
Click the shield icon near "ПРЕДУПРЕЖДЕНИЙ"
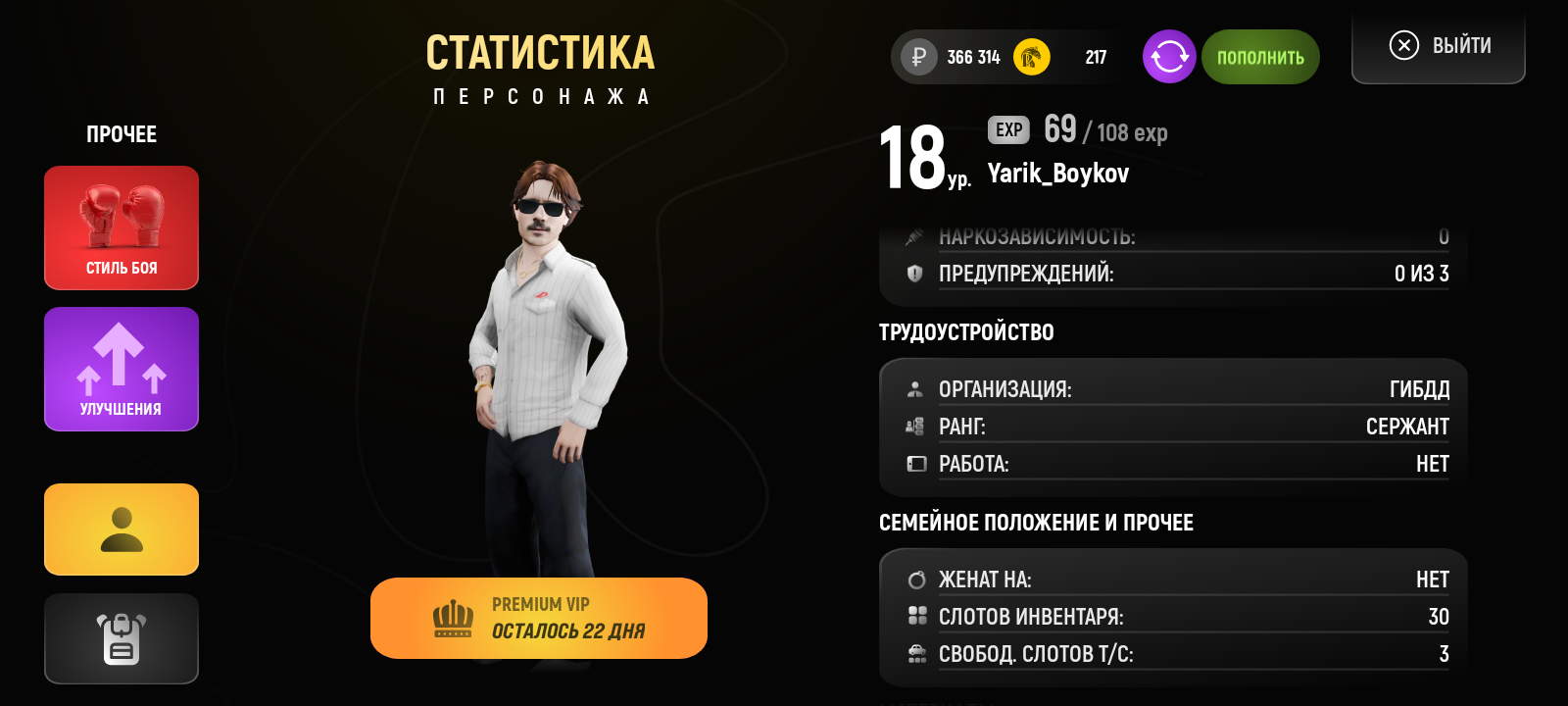point(912,275)
